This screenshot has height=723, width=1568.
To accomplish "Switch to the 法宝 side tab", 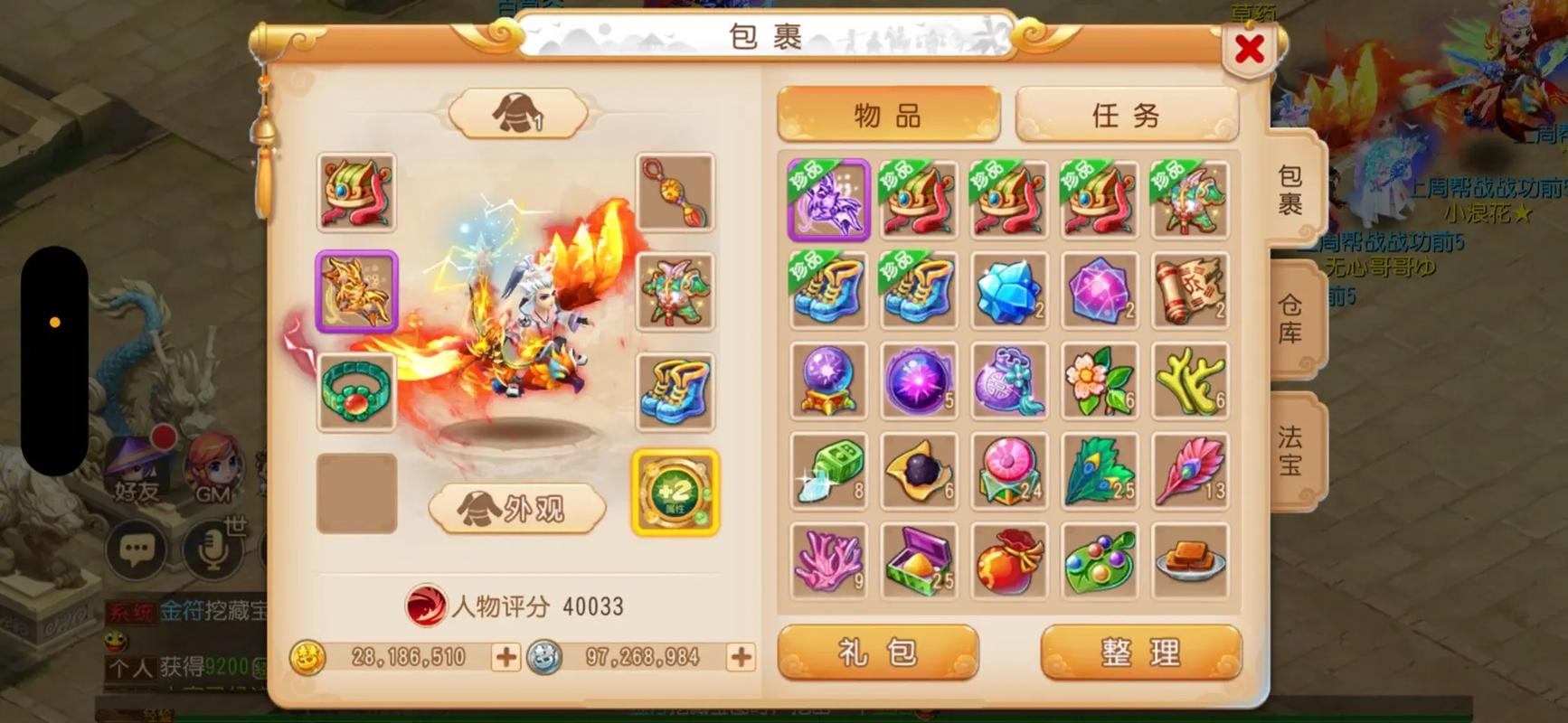I will click(x=1291, y=449).
